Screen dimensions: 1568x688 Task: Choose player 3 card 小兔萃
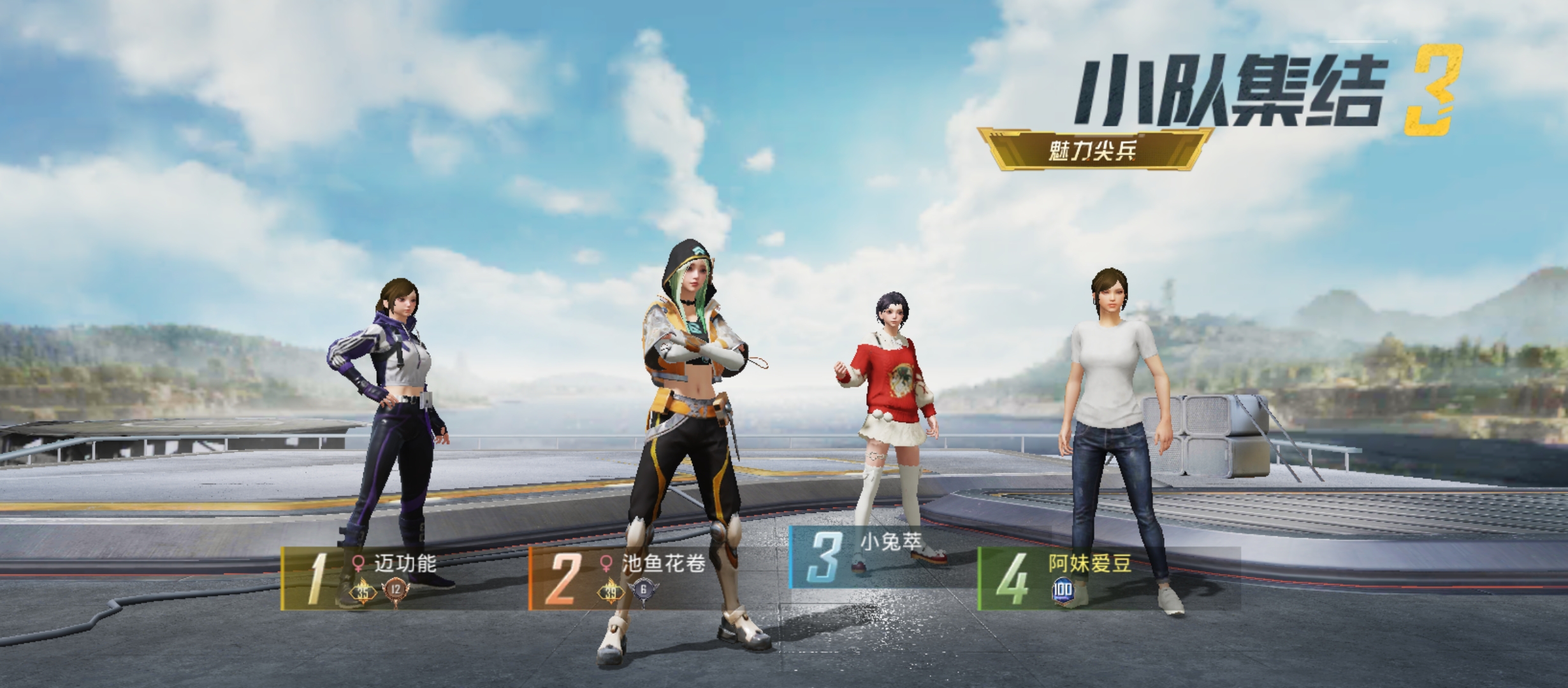pyautogui.click(x=883, y=557)
